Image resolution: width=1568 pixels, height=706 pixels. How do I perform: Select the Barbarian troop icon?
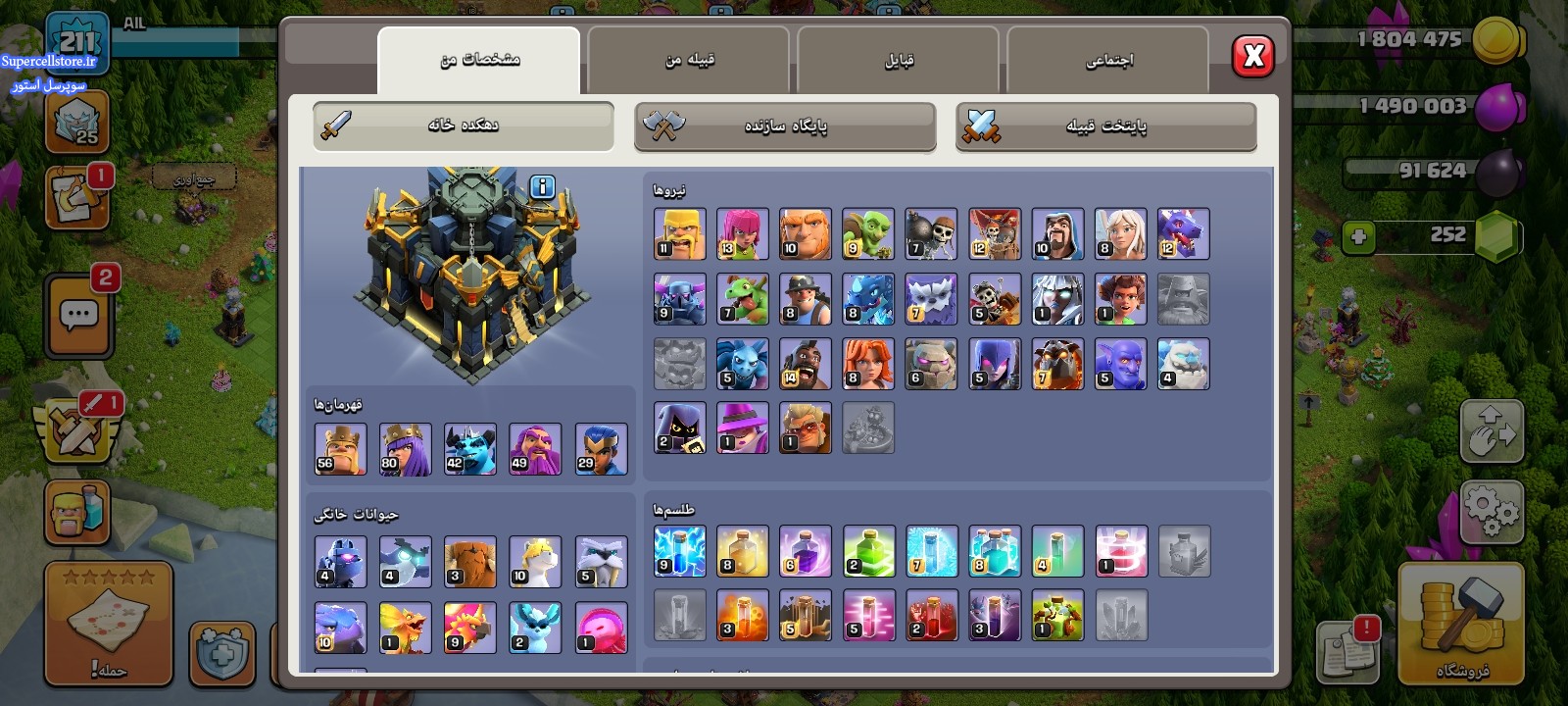679,233
